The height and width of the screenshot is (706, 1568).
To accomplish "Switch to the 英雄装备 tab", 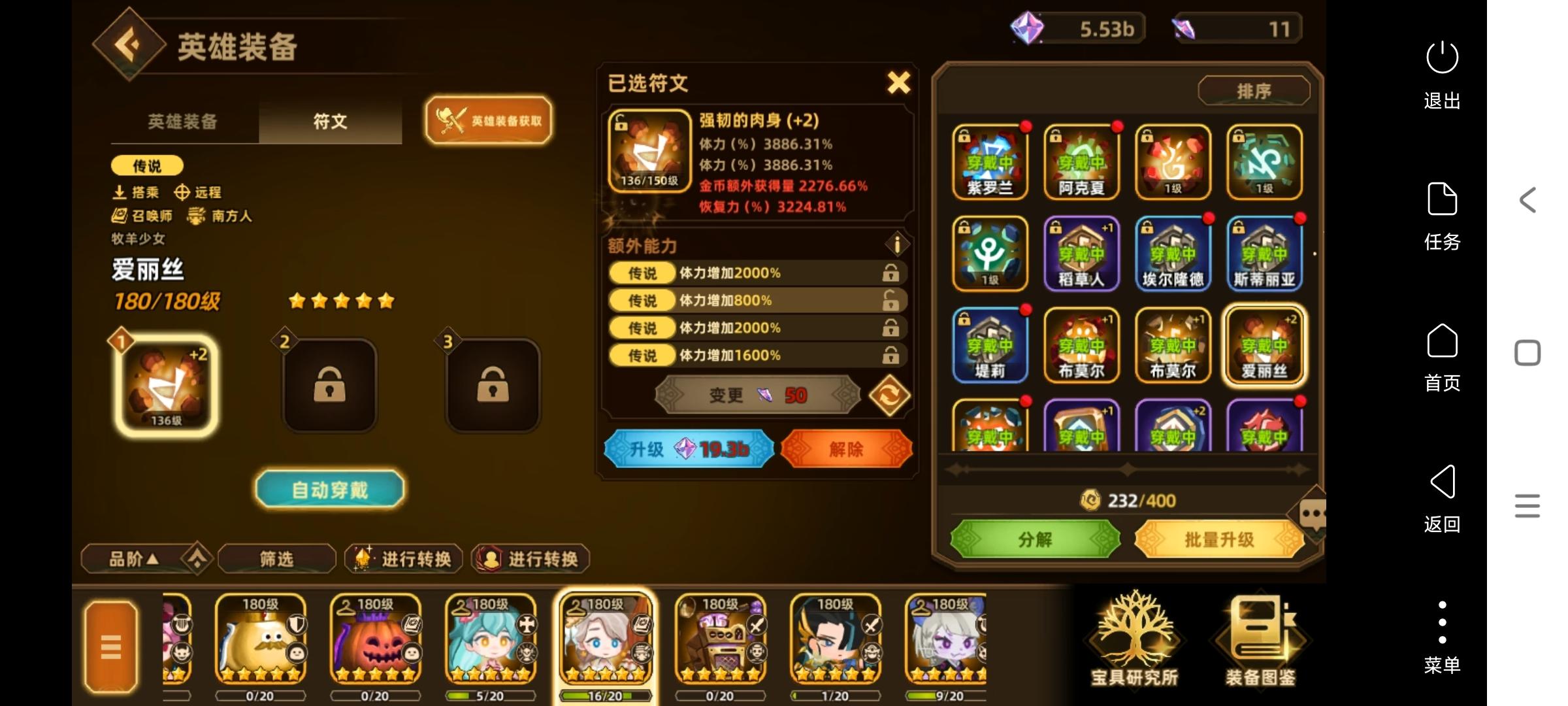I will (x=182, y=122).
